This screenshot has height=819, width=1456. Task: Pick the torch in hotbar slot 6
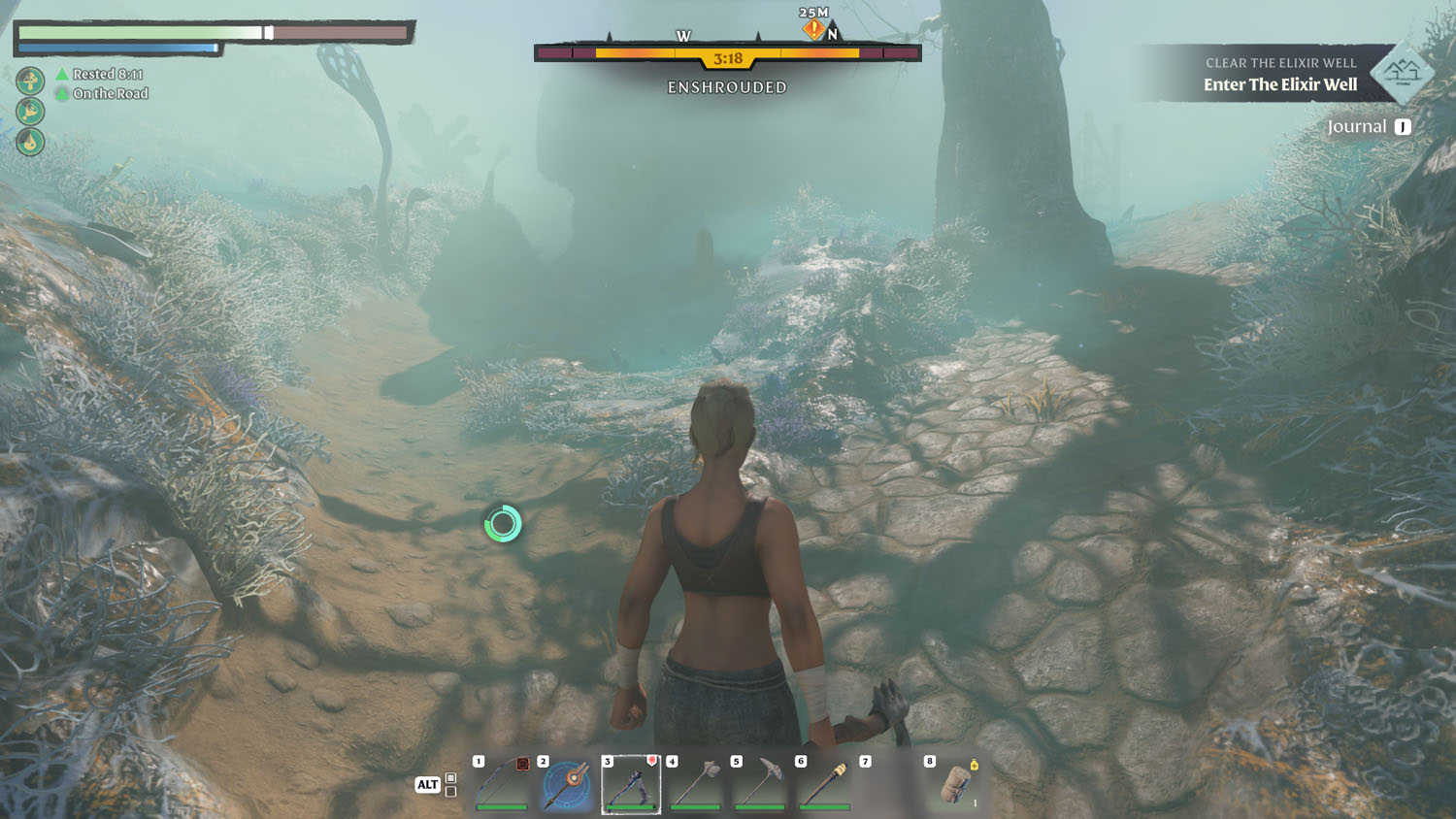tap(825, 784)
